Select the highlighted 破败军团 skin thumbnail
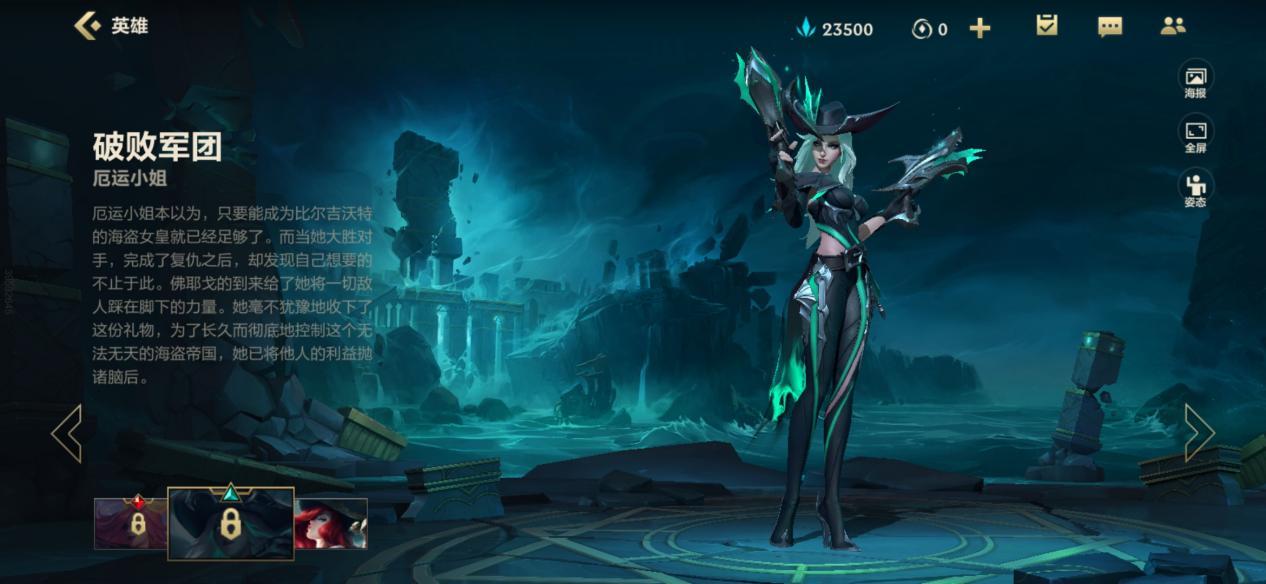This screenshot has width=1266, height=584. [x=231, y=523]
